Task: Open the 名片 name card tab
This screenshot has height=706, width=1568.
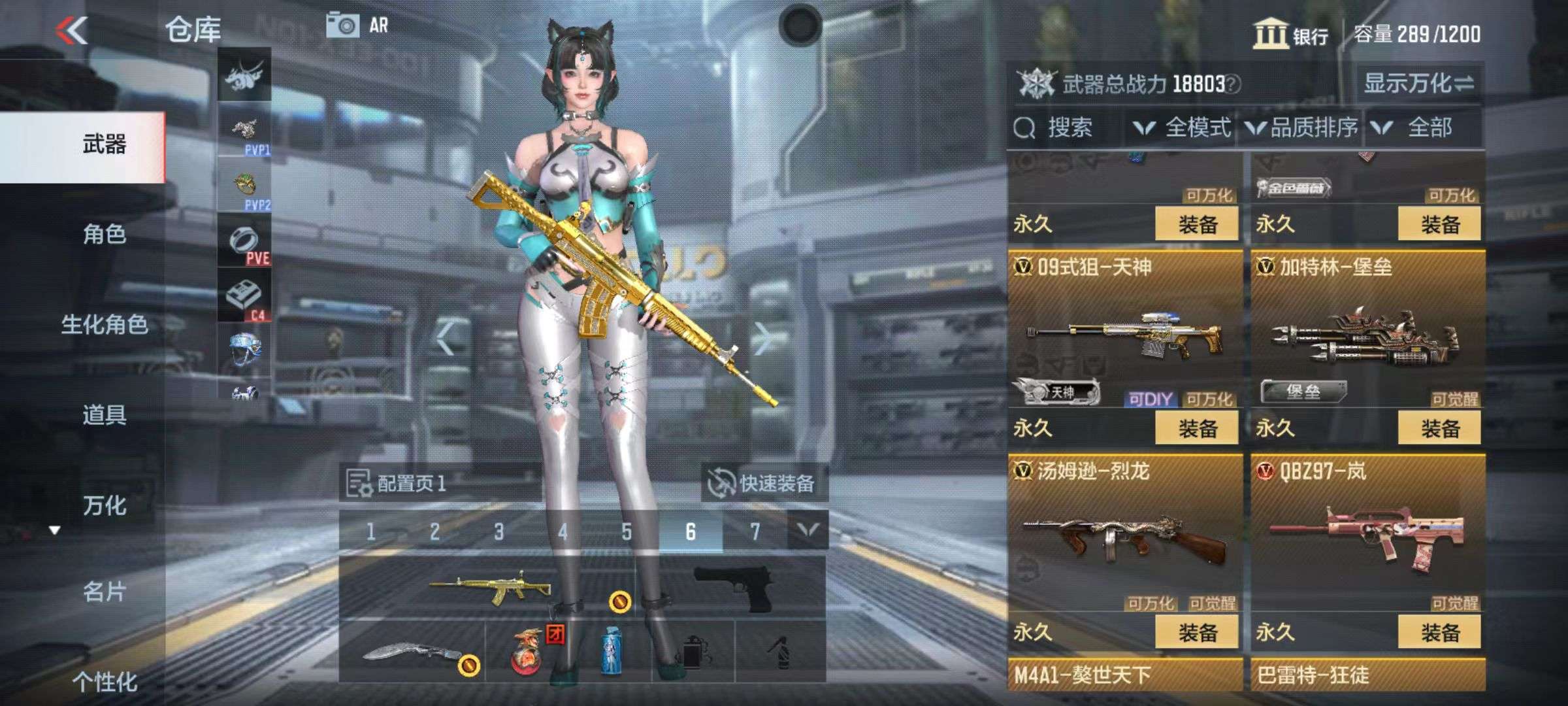Action: 105,592
